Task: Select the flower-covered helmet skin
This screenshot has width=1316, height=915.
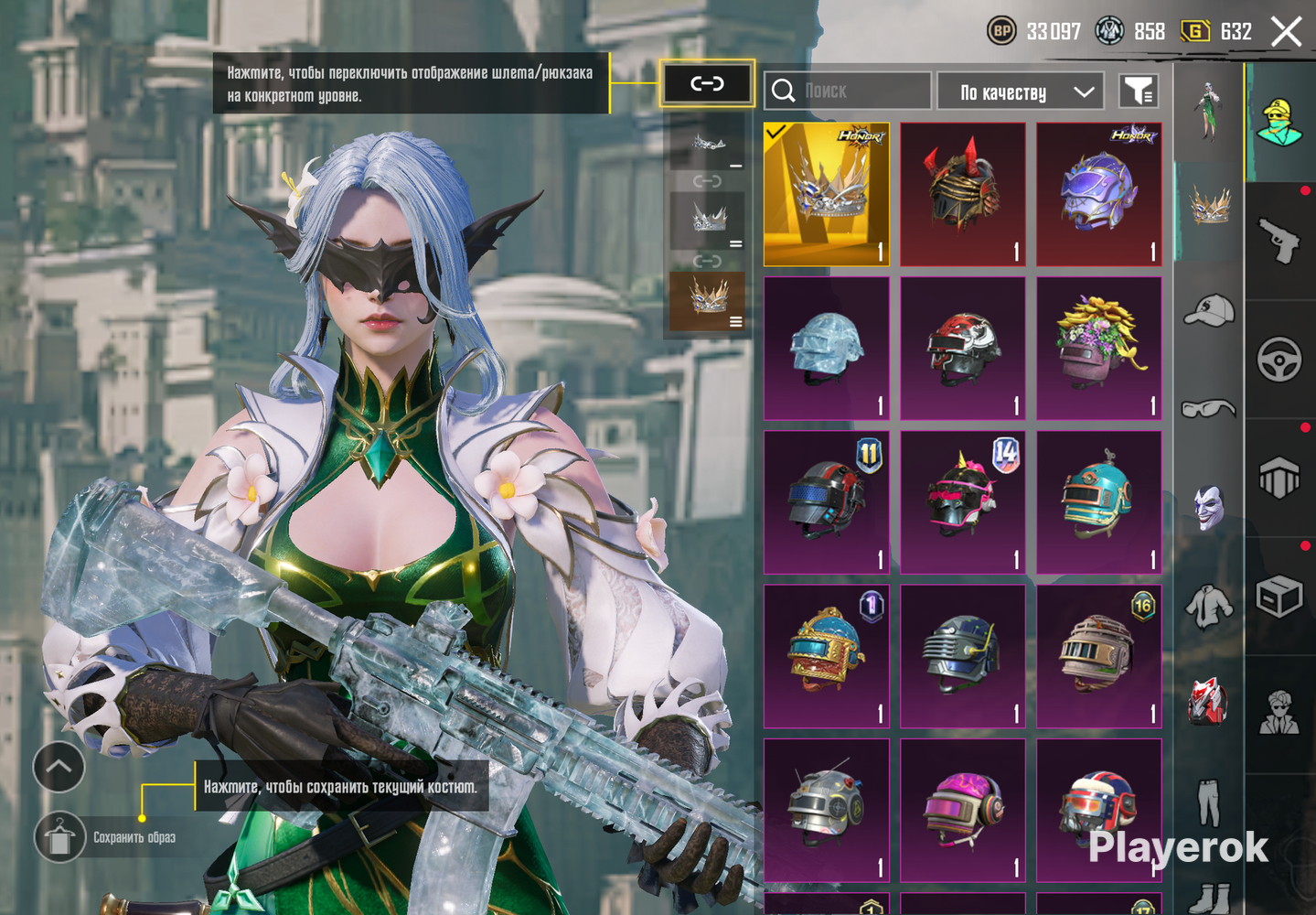Action: tap(1098, 349)
